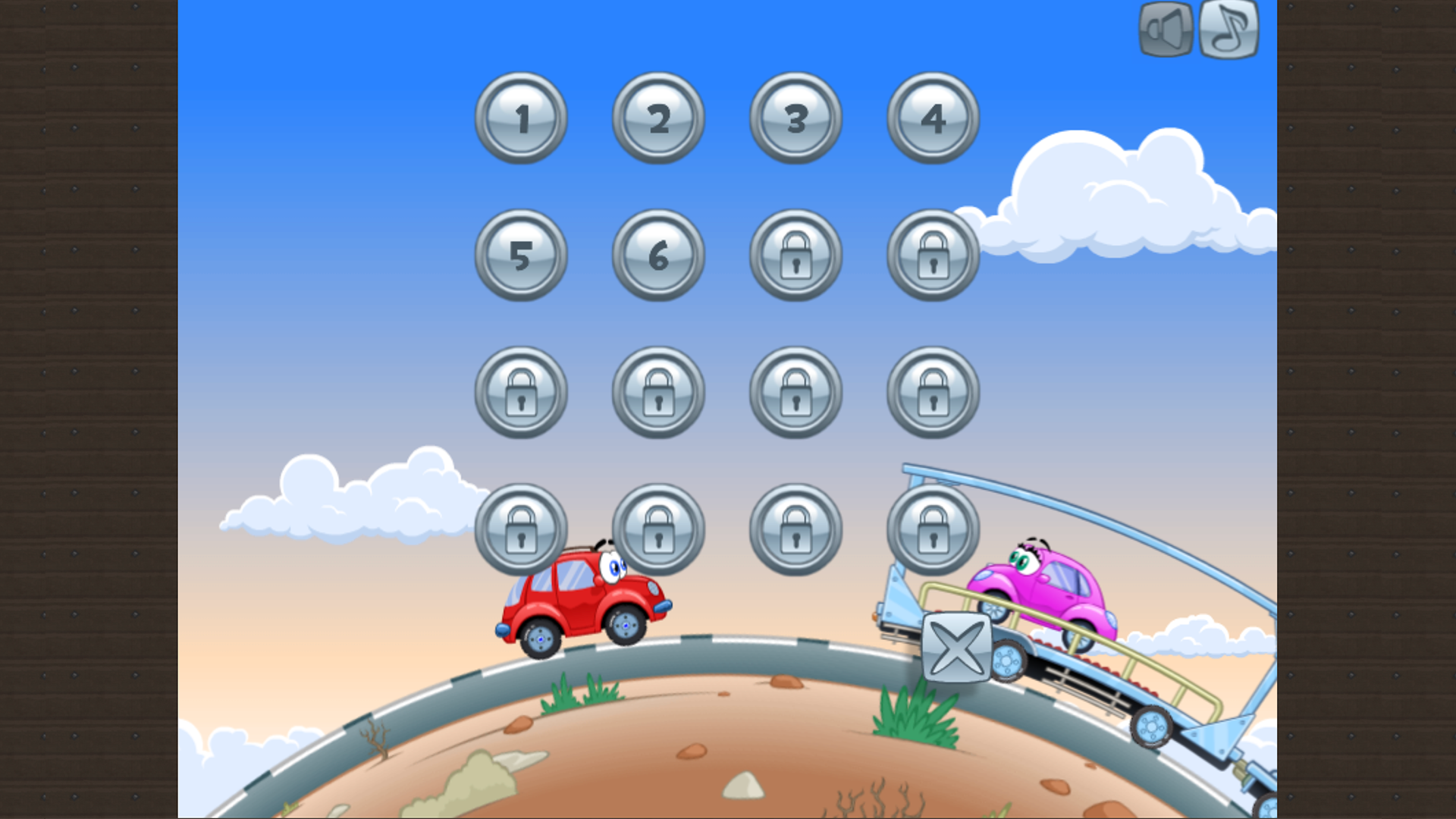
Task: Launch level 4
Action: pyautogui.click(x=932, y=119)
